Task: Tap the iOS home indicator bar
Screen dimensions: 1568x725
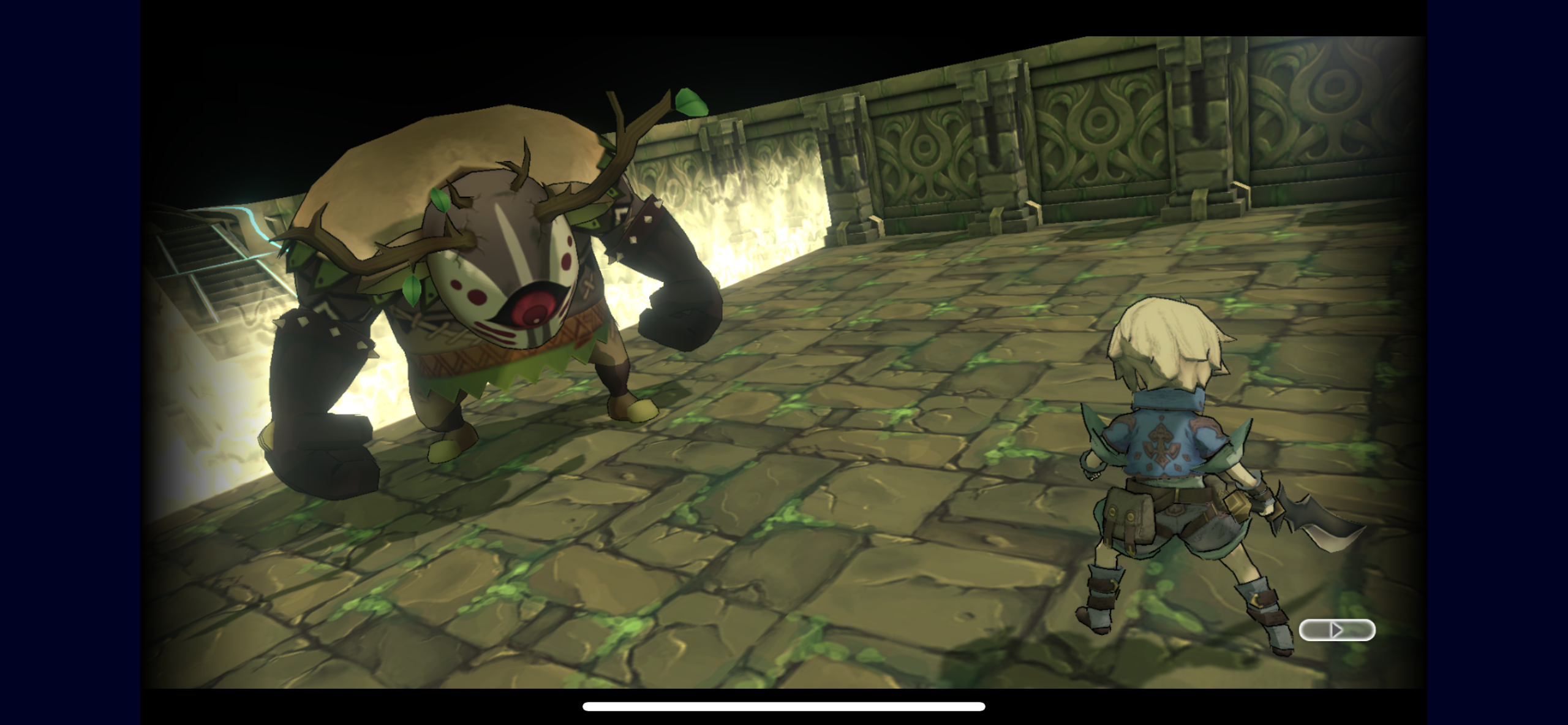Action: pyautogui.click(x=784, y=707)
